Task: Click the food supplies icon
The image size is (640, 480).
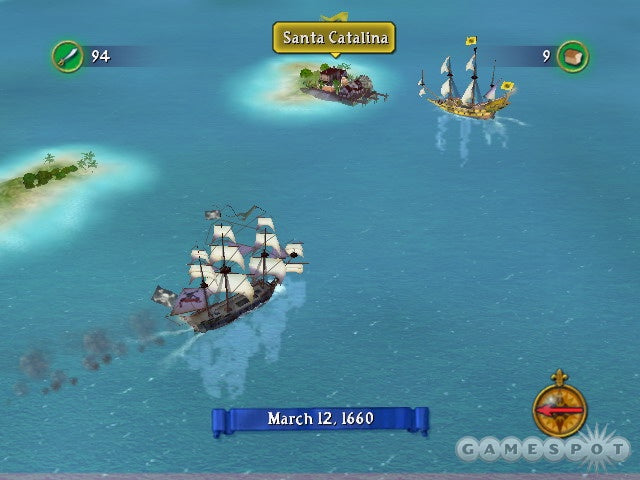Action: click(x=573, y=56)
